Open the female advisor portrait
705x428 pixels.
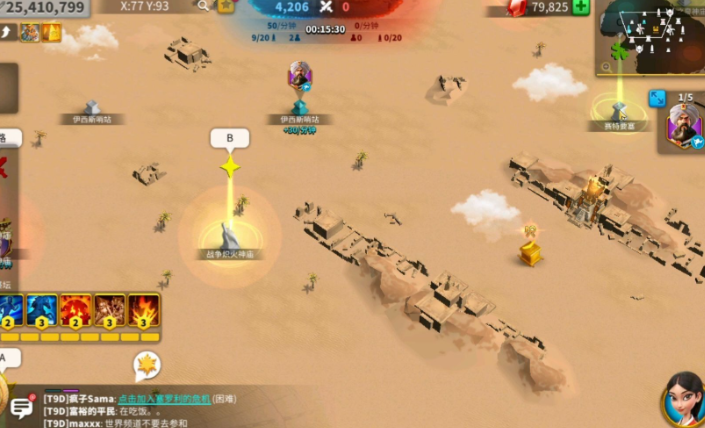tap(682, 400)
